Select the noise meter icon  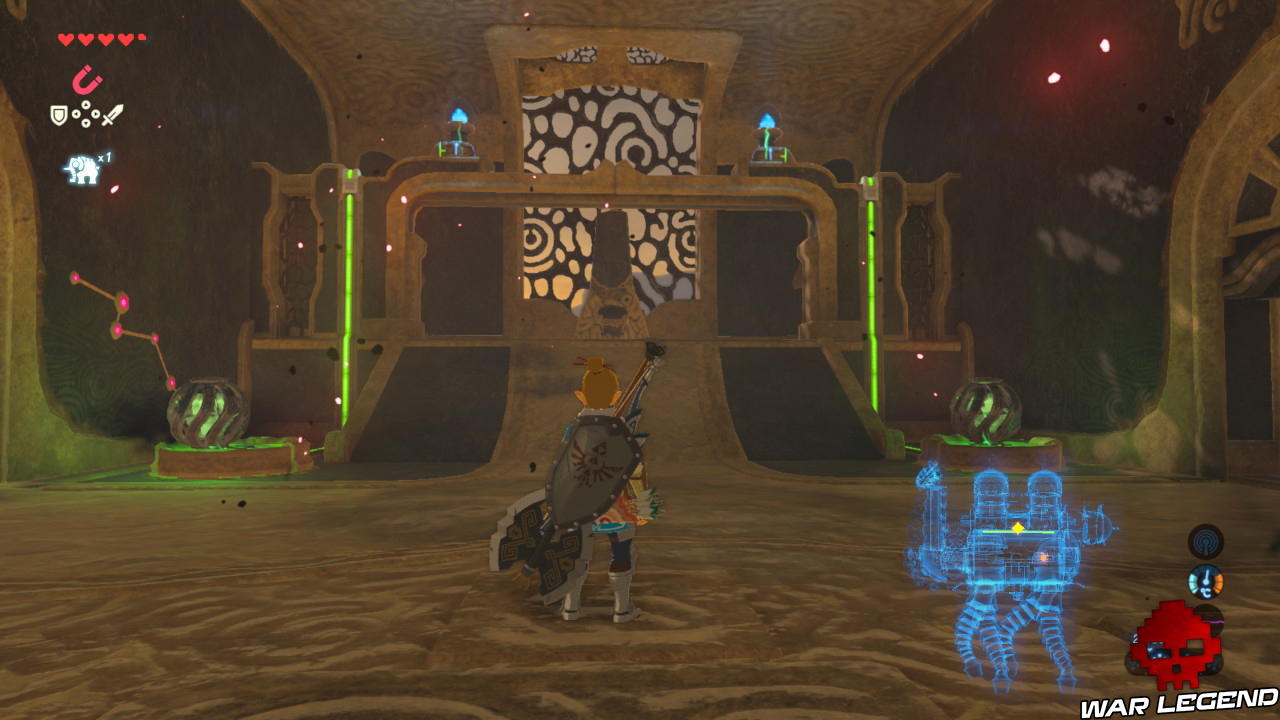[x=1210, y=619]
